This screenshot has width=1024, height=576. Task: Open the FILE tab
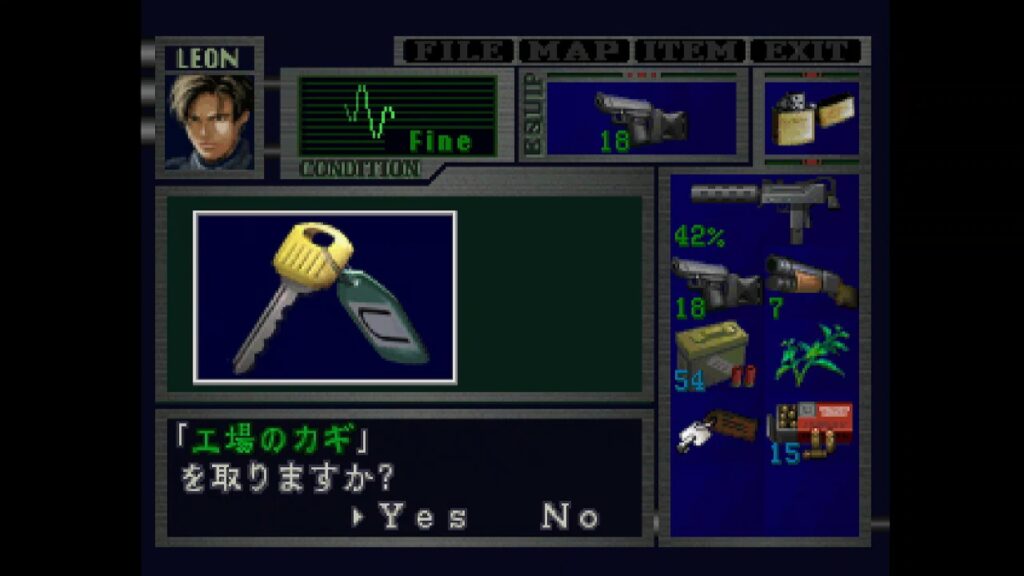457,51
